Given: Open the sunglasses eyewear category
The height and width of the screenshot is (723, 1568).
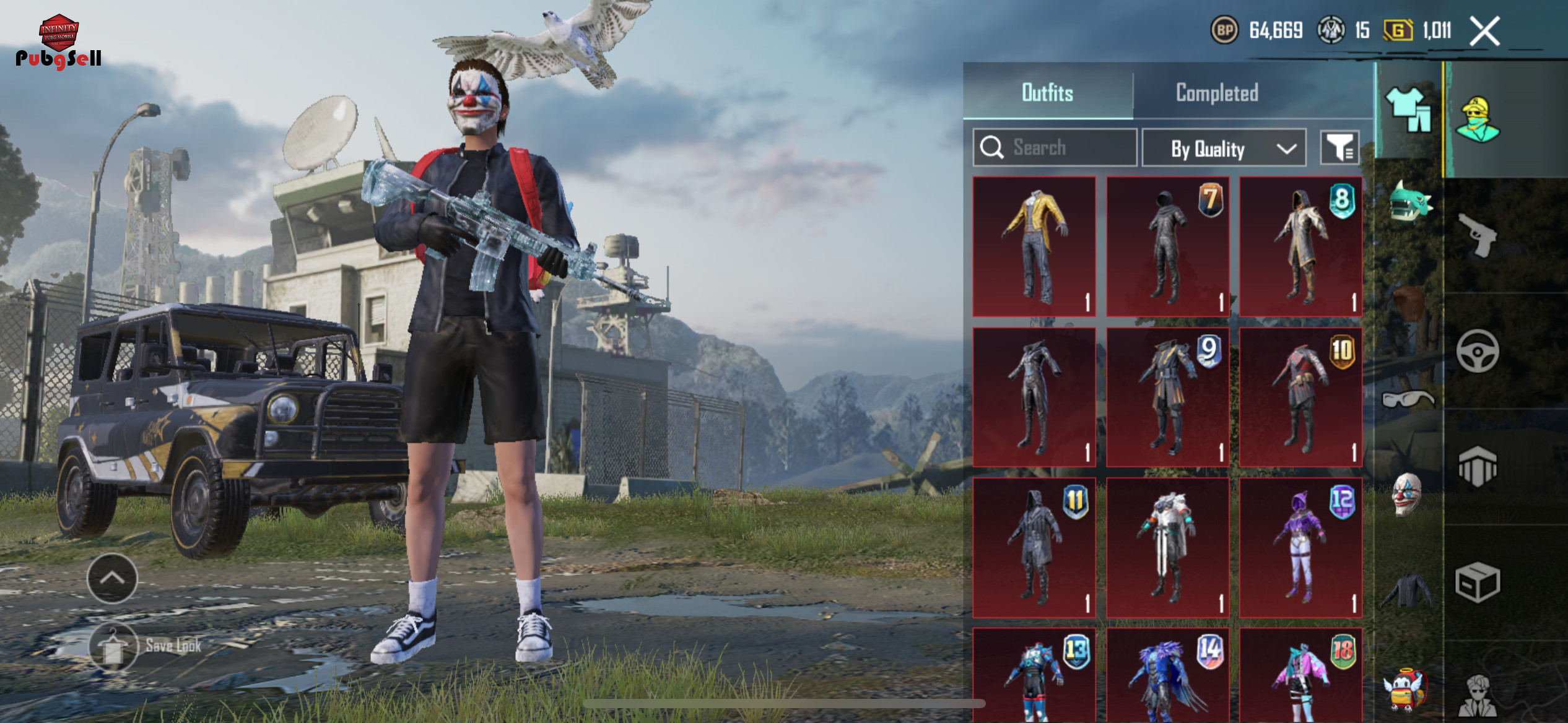Looking at the screenshot, I should [1407, 399].
